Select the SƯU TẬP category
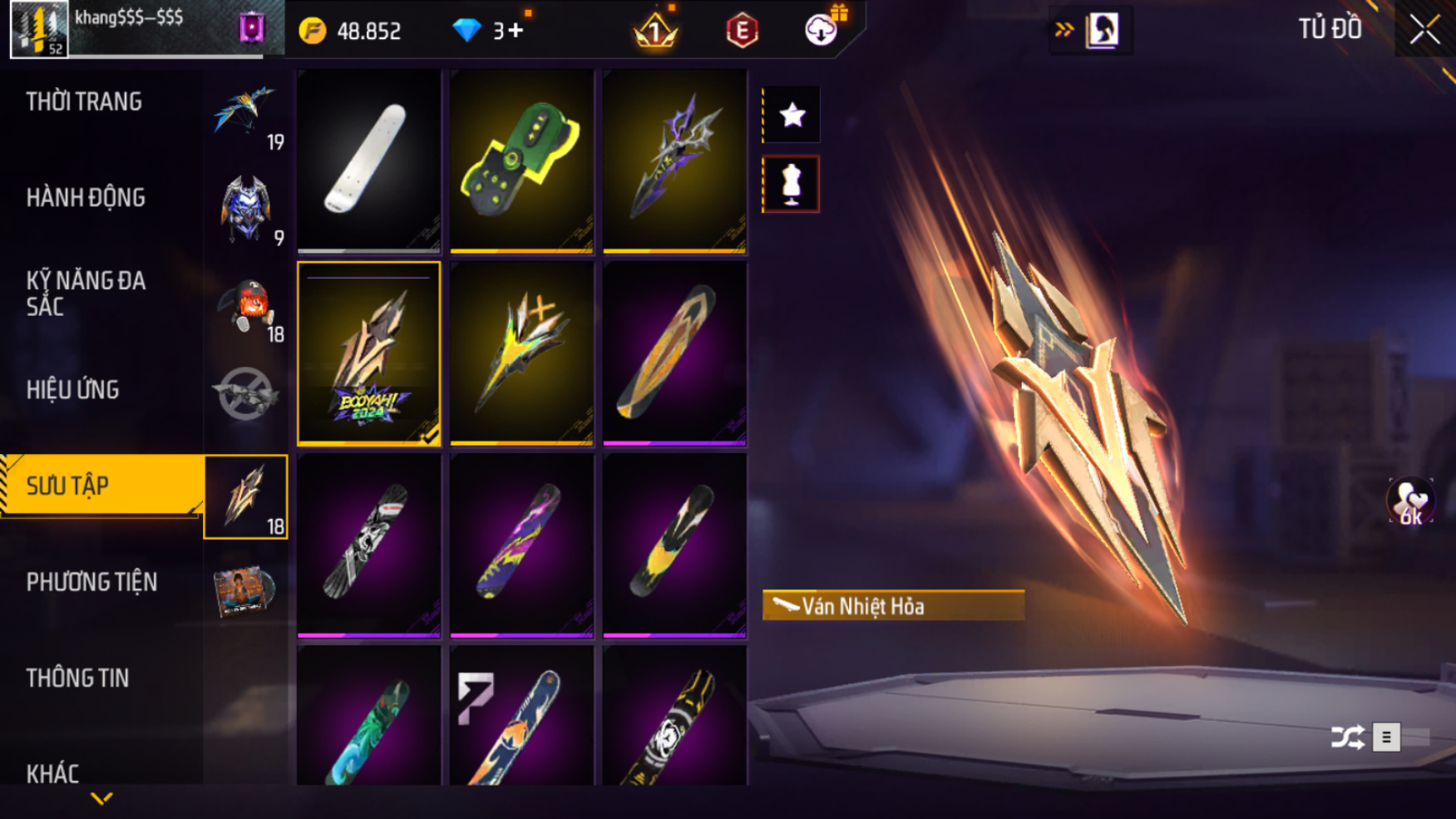 pyautogui.click(x=68, y=486)
